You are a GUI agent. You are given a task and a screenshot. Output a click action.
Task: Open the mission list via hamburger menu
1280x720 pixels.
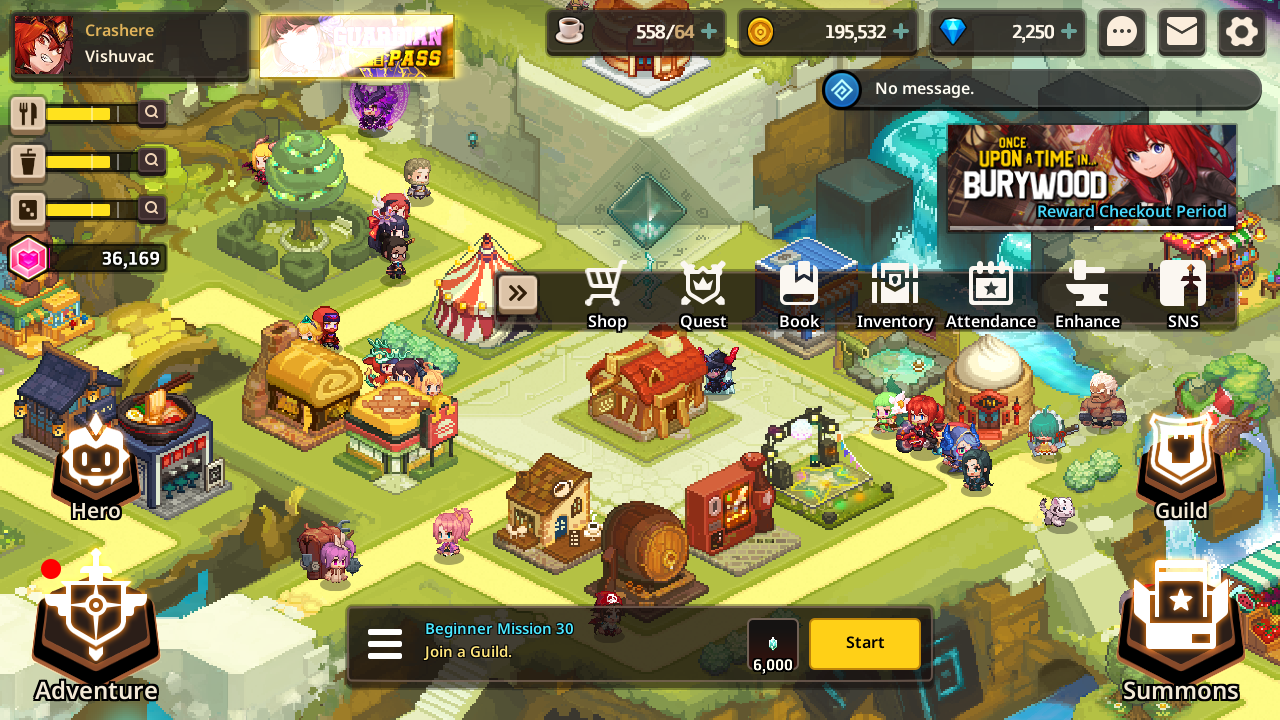click(x=385, y=644)
